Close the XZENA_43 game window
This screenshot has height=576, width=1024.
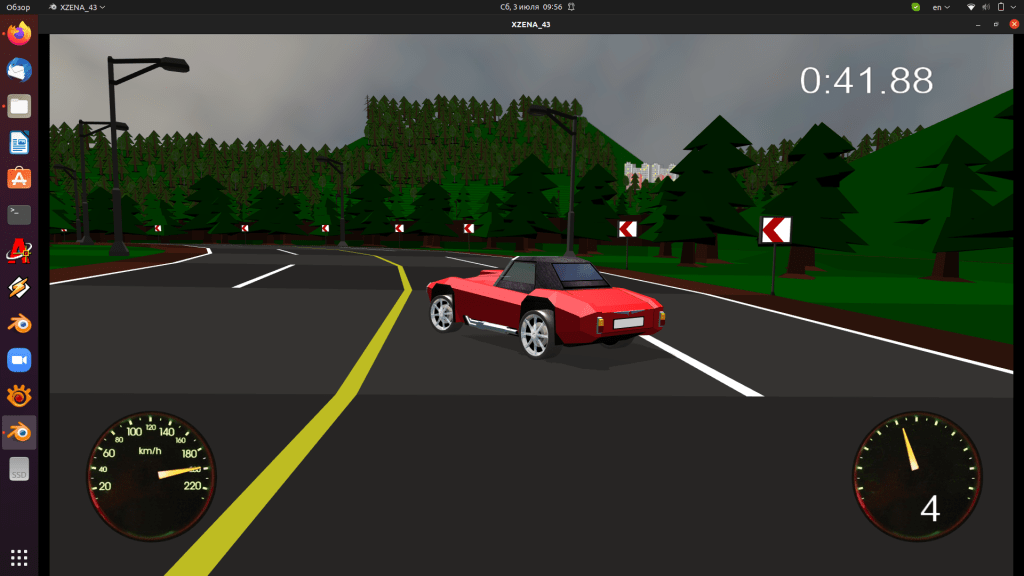[x=1013, y=24]
